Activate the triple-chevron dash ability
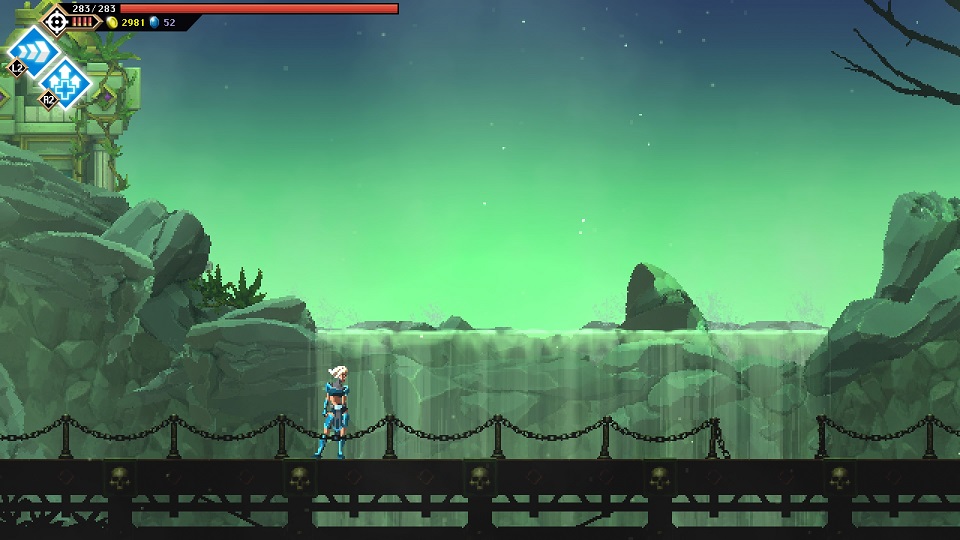The height and width of the screenshot is (540, 960). pos(34,48)
